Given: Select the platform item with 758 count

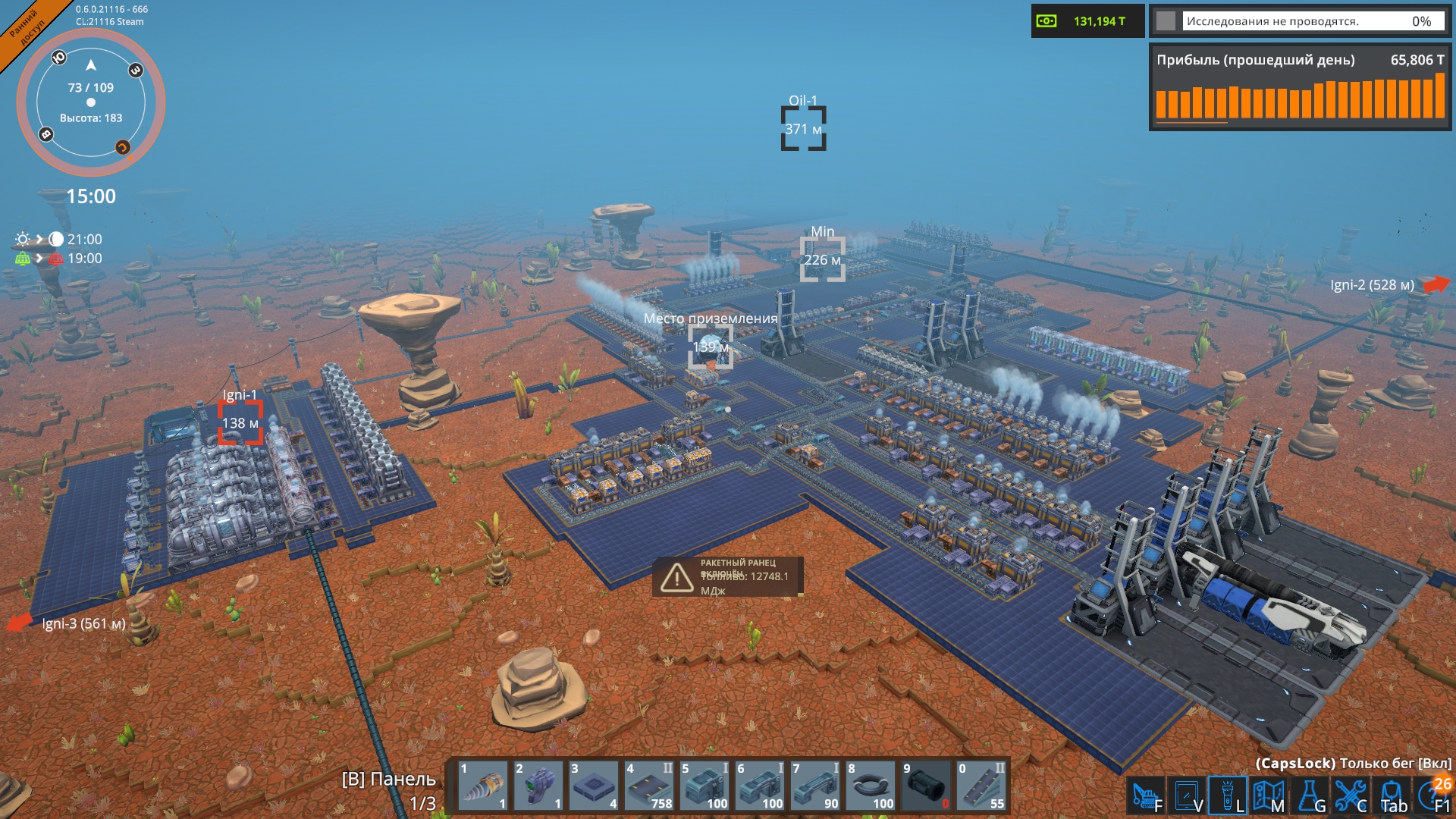Looking at the screenshot, I should pyautogui.click(x=649, y=786).
